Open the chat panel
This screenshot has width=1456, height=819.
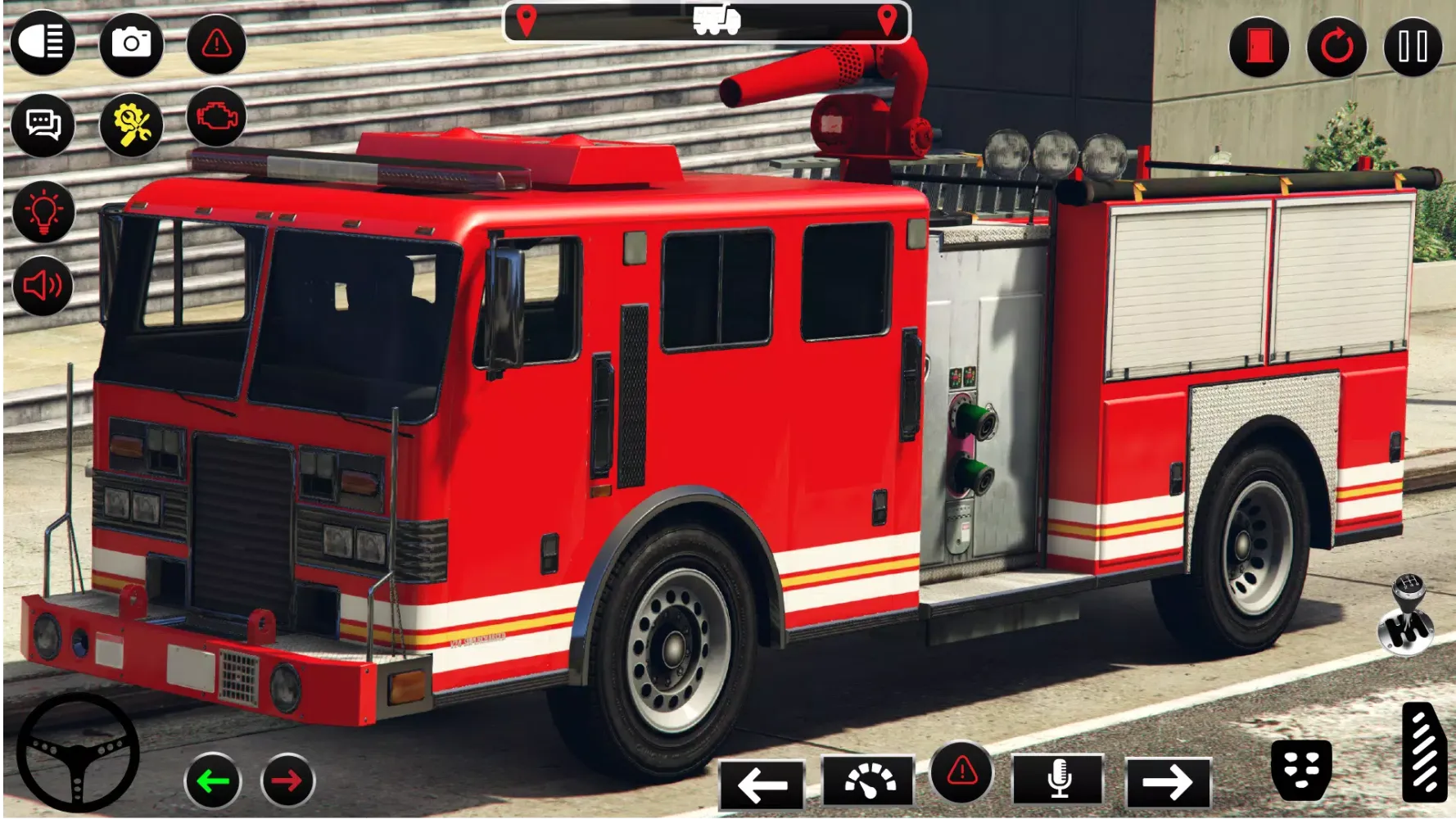[x=43, y=124]
